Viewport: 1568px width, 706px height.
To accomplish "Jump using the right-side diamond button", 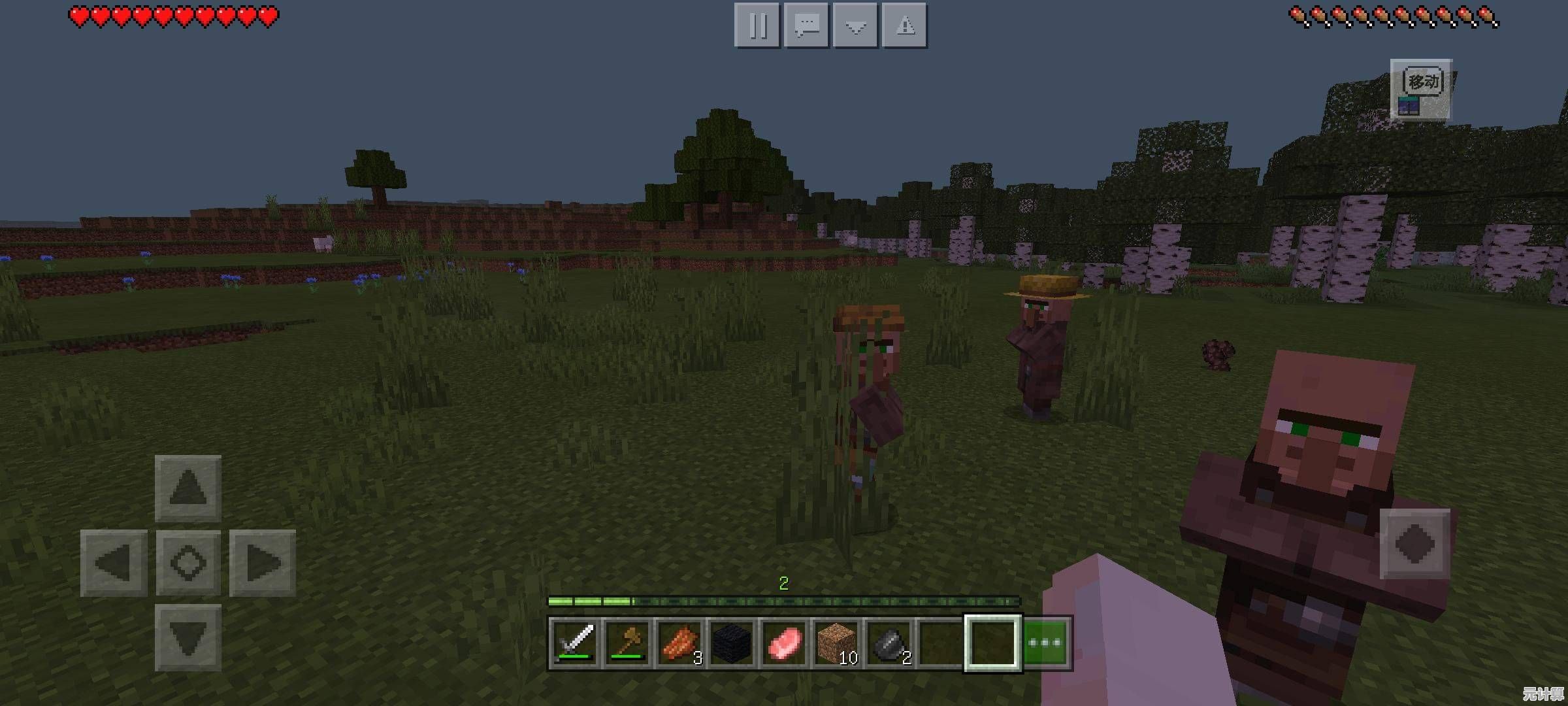I will [x=1414, y=544].
